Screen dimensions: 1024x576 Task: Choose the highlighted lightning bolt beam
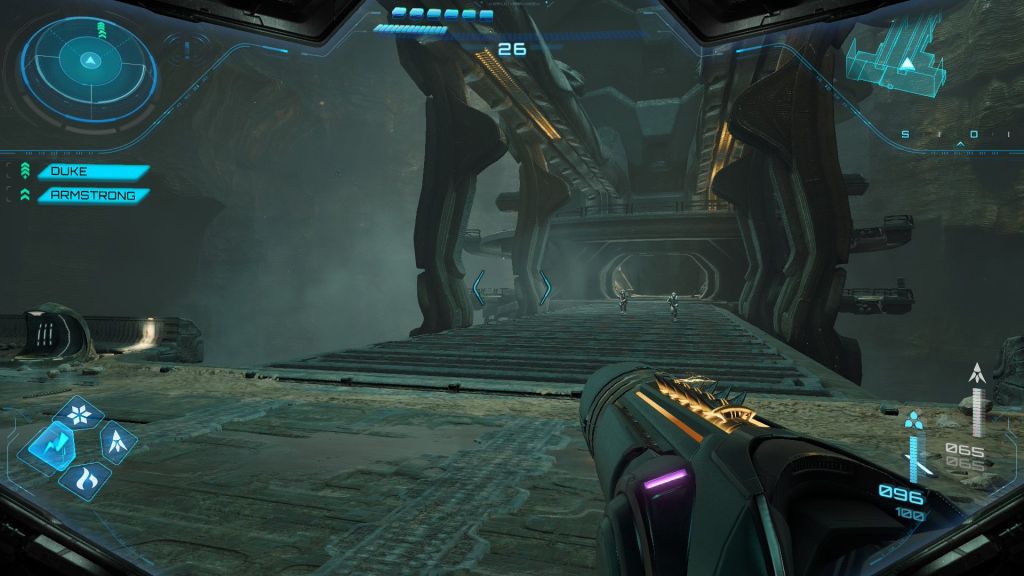click(47, 445)
